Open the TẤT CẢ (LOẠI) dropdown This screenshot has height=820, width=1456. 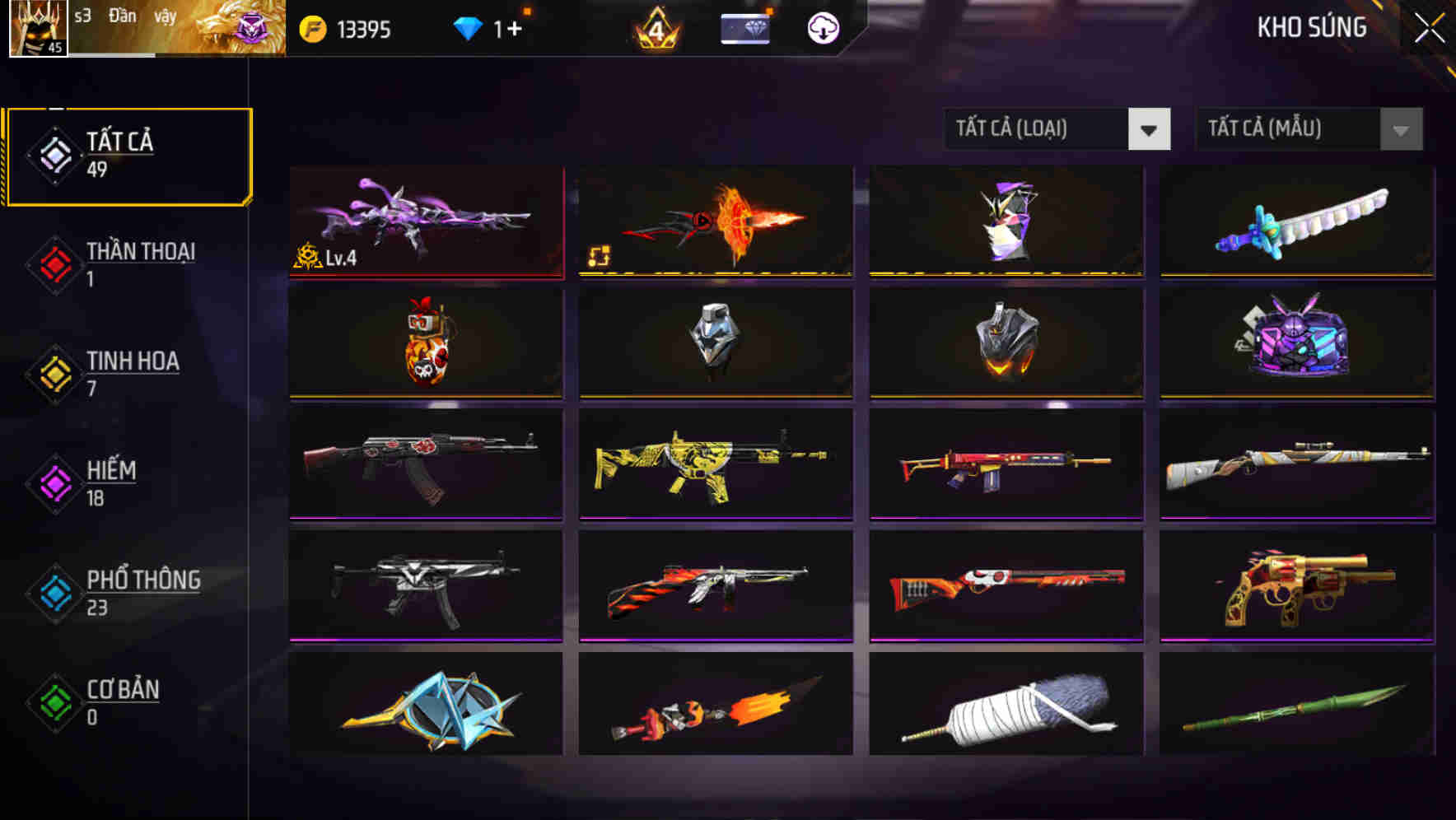point(1038,129)
